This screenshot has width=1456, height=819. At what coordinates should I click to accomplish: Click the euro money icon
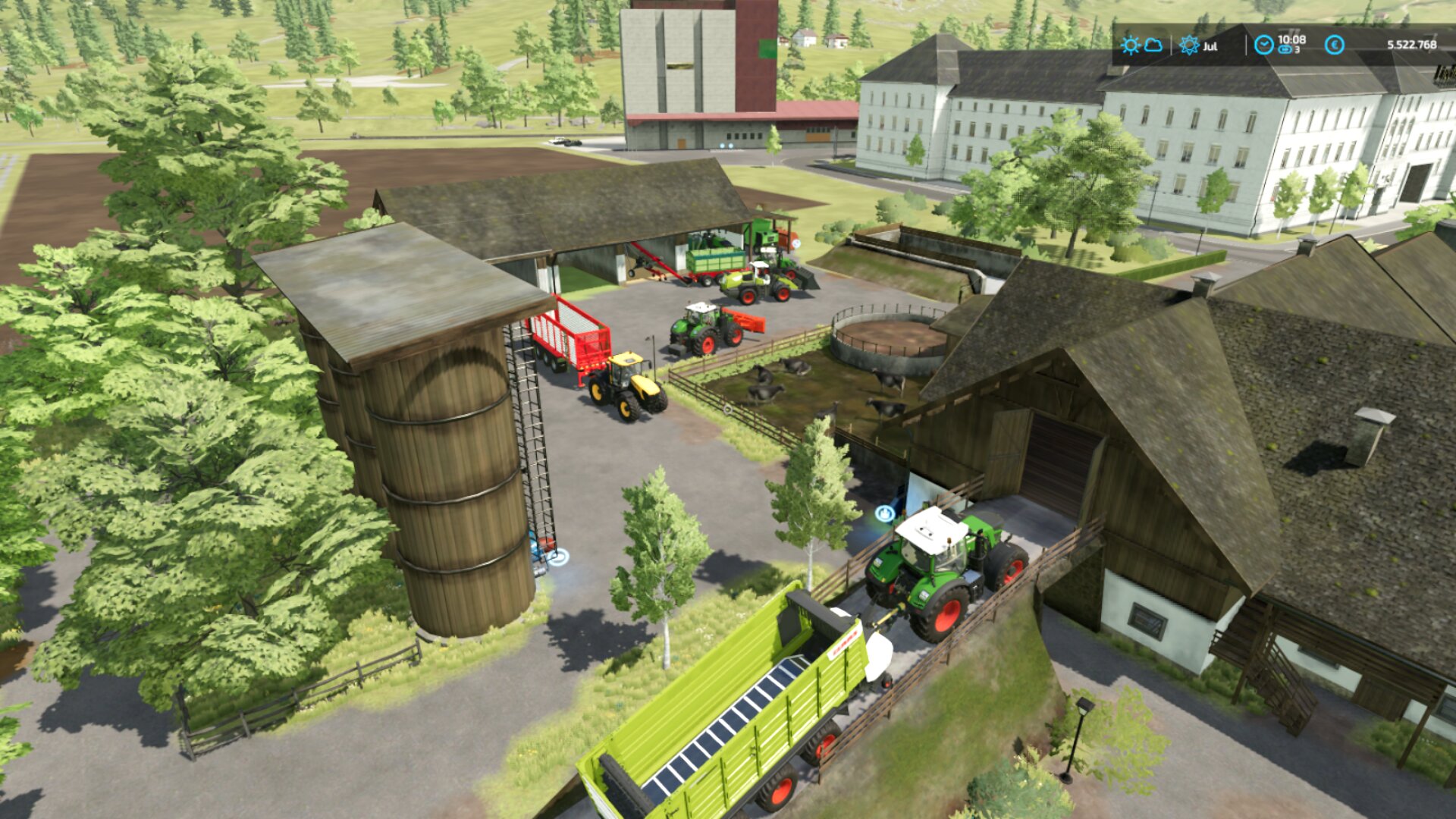1335,45
